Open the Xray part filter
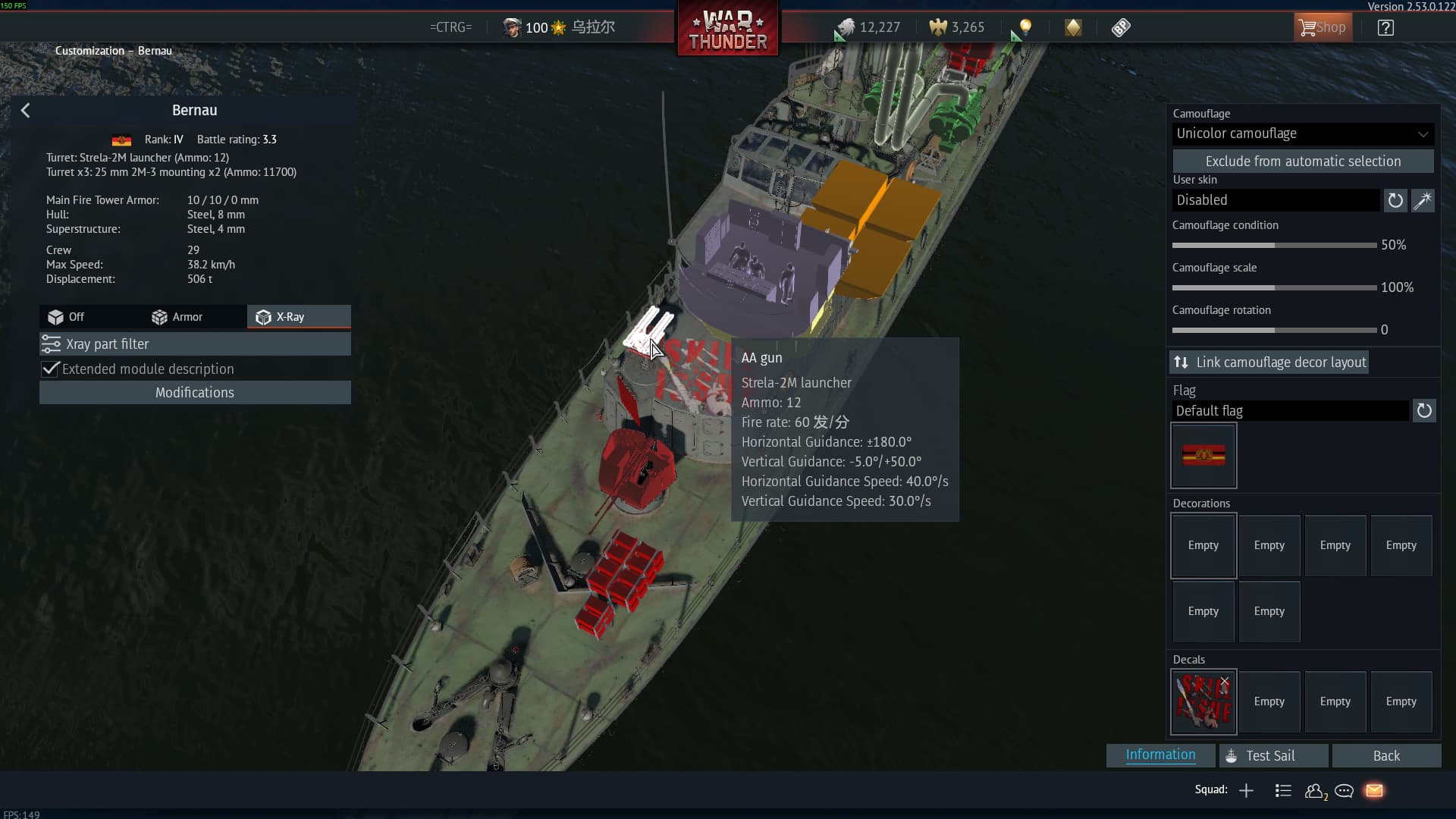Viewport: 1456px width, 819px height. click(x=195, y=344)
